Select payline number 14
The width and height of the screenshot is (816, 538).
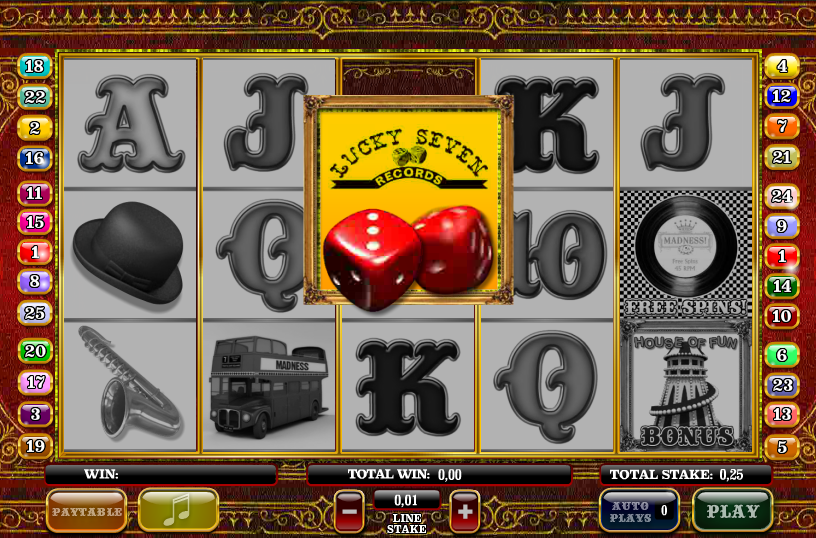tap(781, 286)
